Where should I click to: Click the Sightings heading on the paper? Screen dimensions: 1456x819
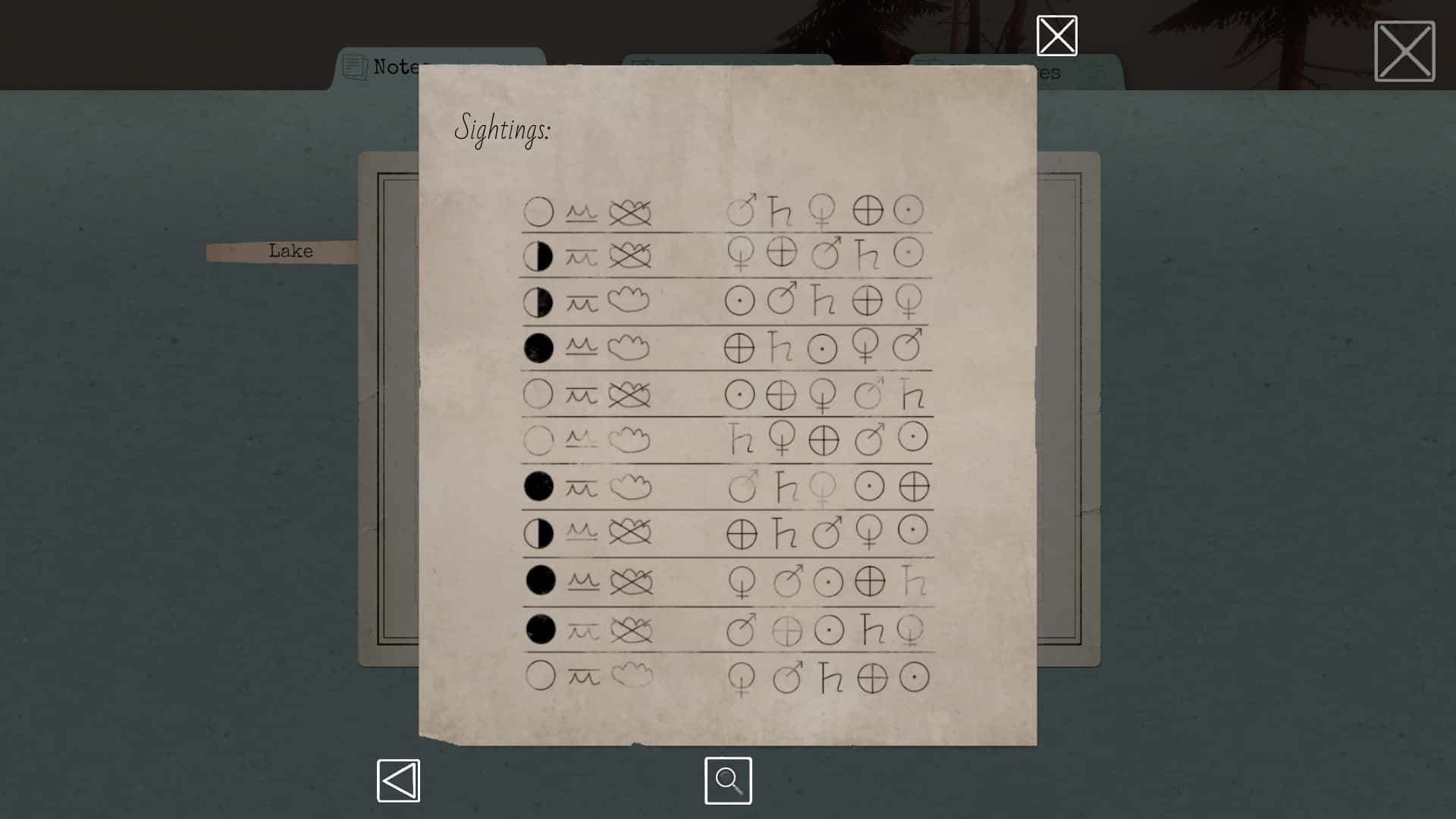point(504,130)
